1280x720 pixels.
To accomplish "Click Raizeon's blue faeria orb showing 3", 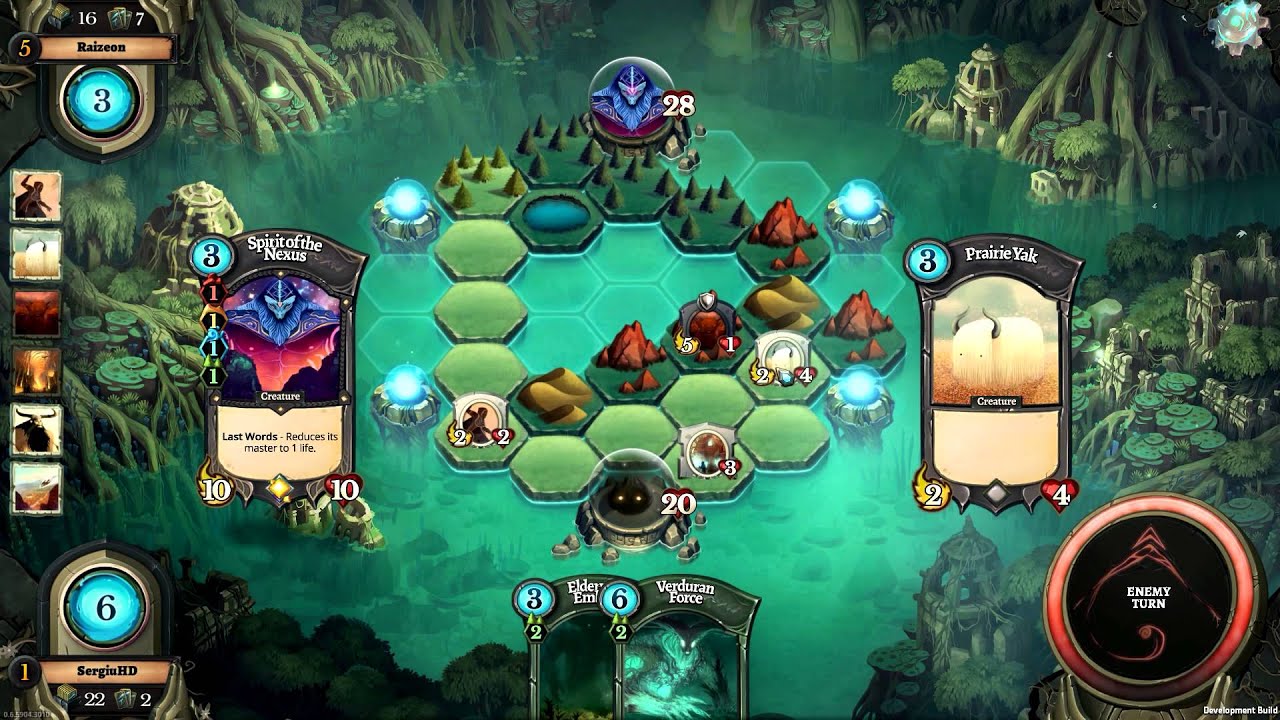I will click(x=100, y=100).
